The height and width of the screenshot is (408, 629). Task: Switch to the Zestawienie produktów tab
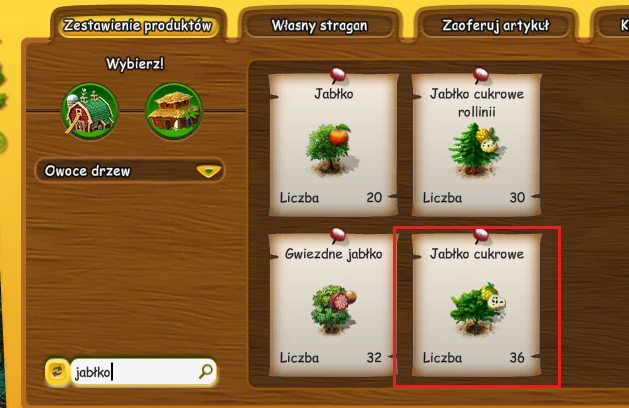[x=136, y=26]
